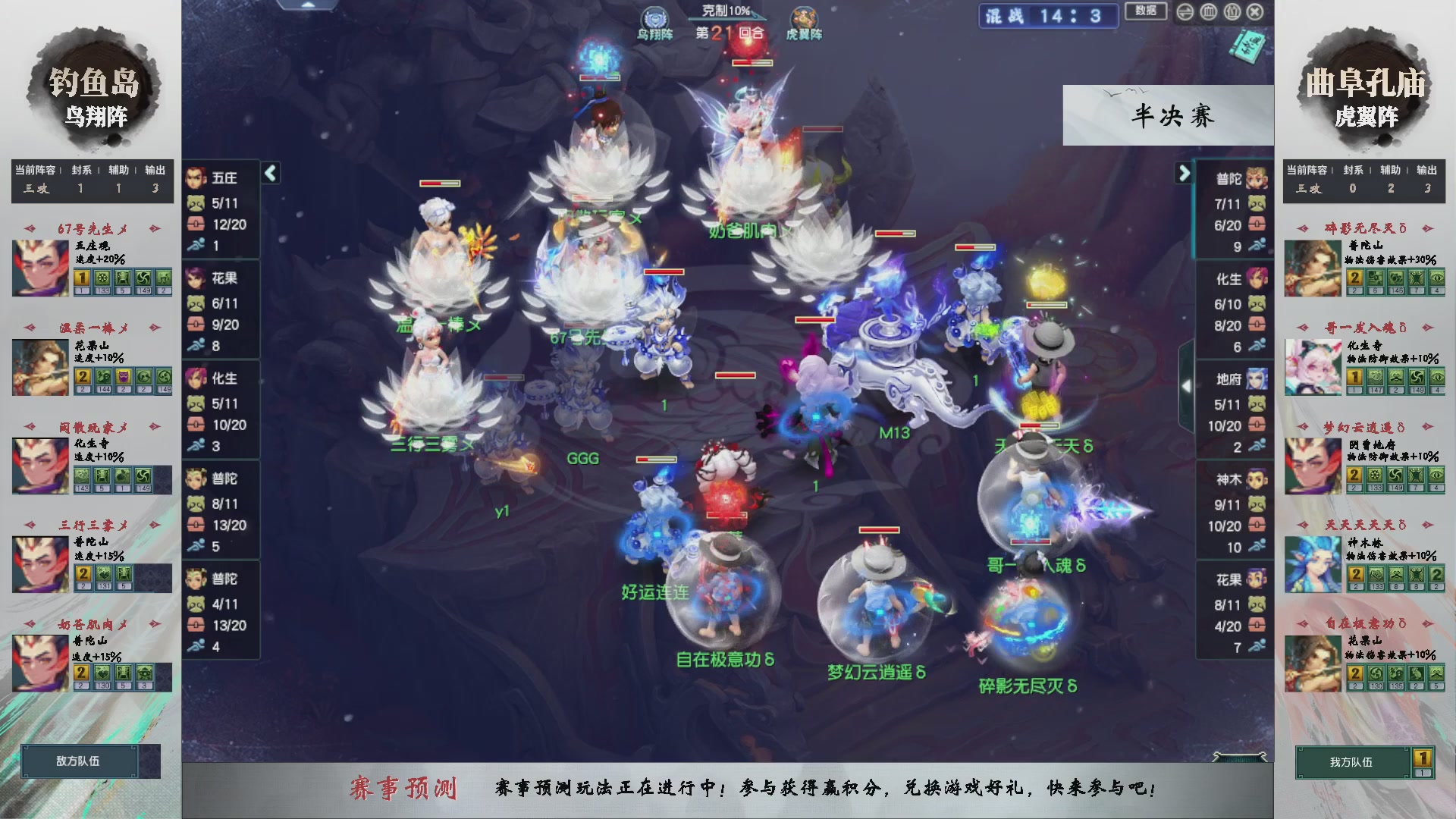
Task: Click the circular temple icon in top-right toolbar
Action: (x=1209, y=12)
